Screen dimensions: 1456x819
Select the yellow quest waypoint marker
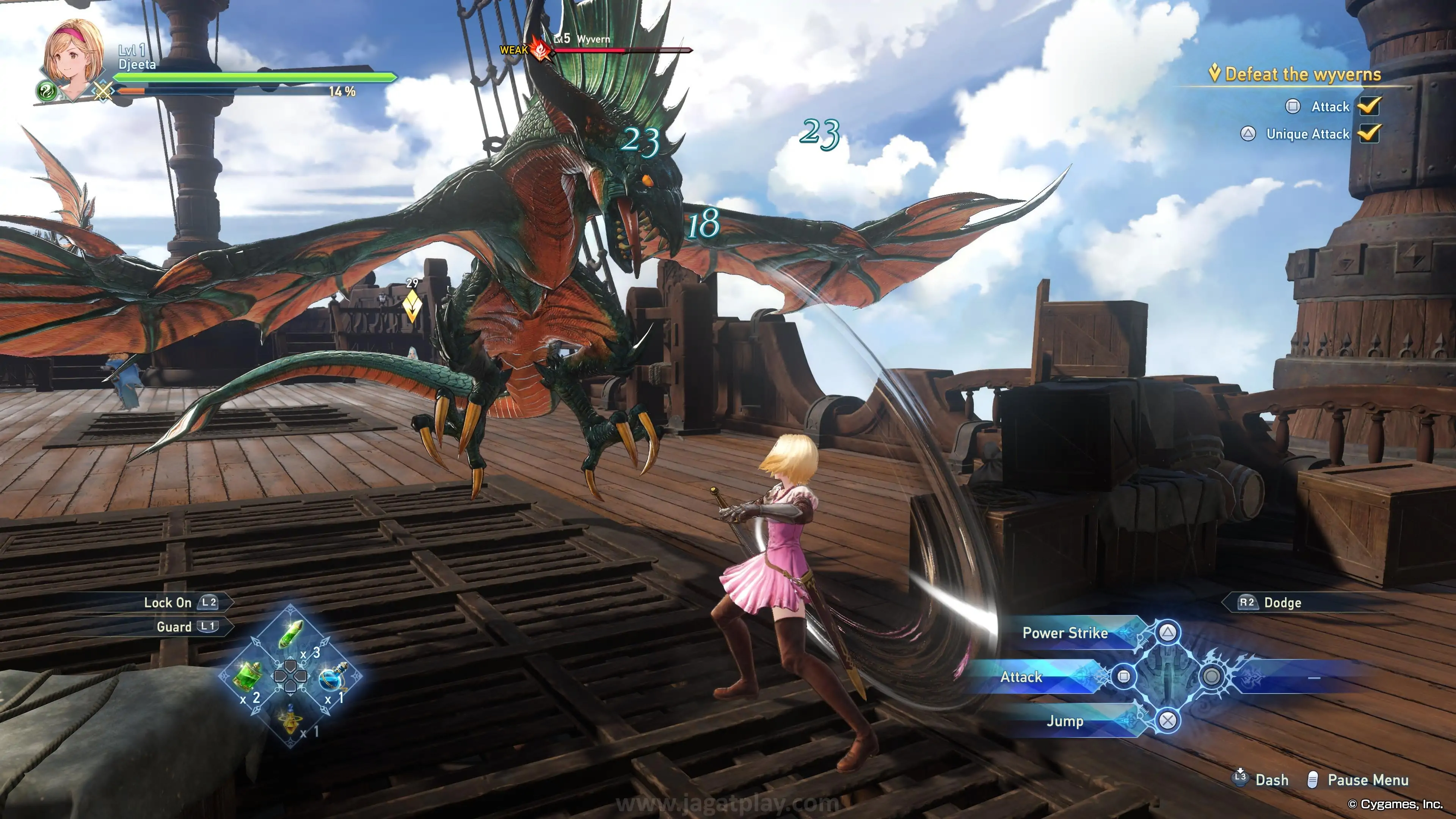coord(412,305)
